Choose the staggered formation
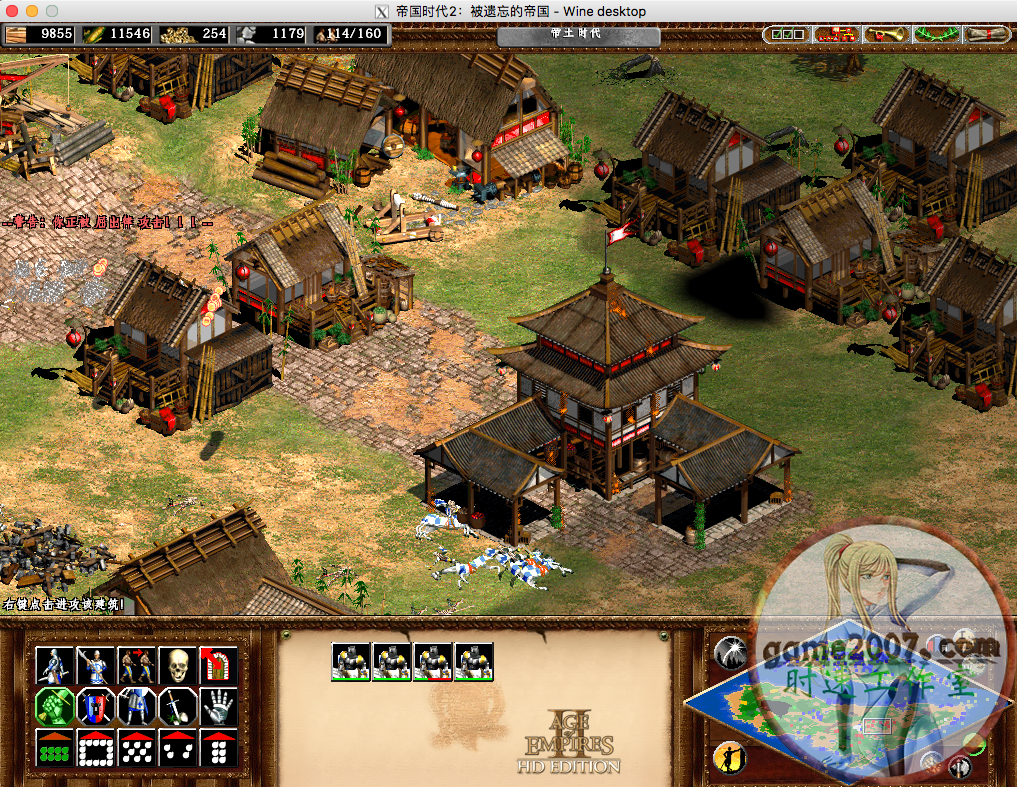1017x787 pixels. pyautogui.click(x=136, y=747)
